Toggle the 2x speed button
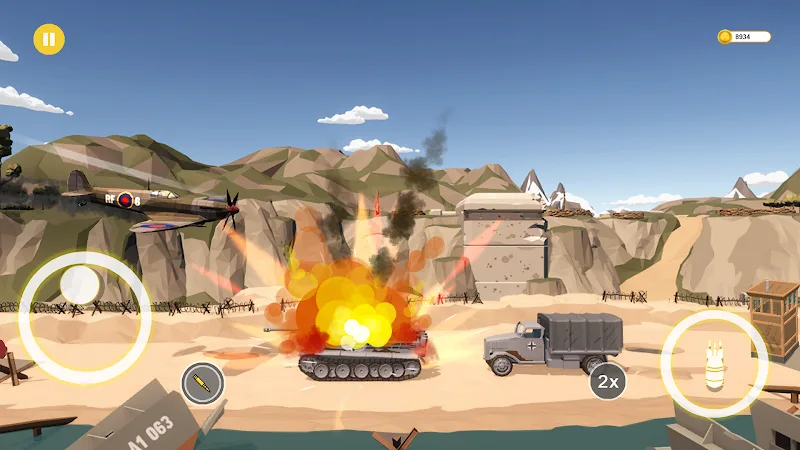Screen dimensions: 800x450 607,381
